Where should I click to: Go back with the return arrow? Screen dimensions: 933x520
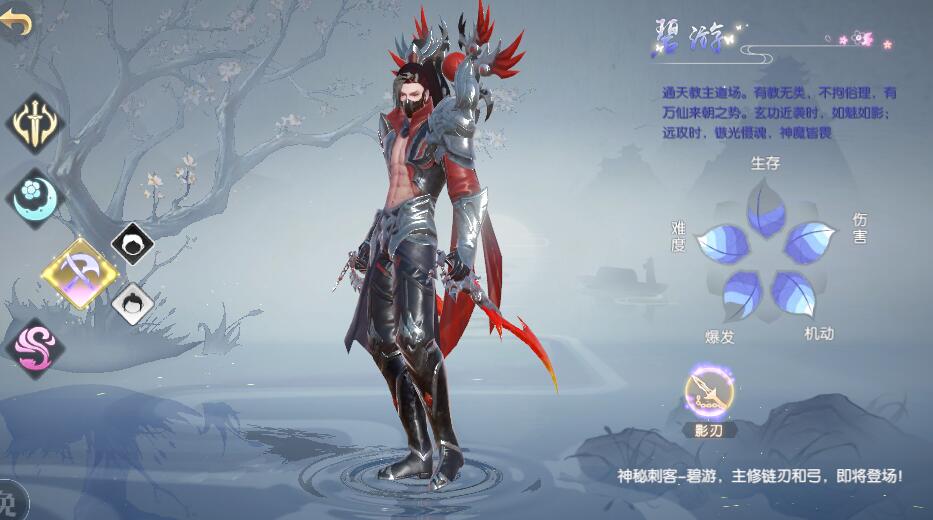(x=16, y=23)
